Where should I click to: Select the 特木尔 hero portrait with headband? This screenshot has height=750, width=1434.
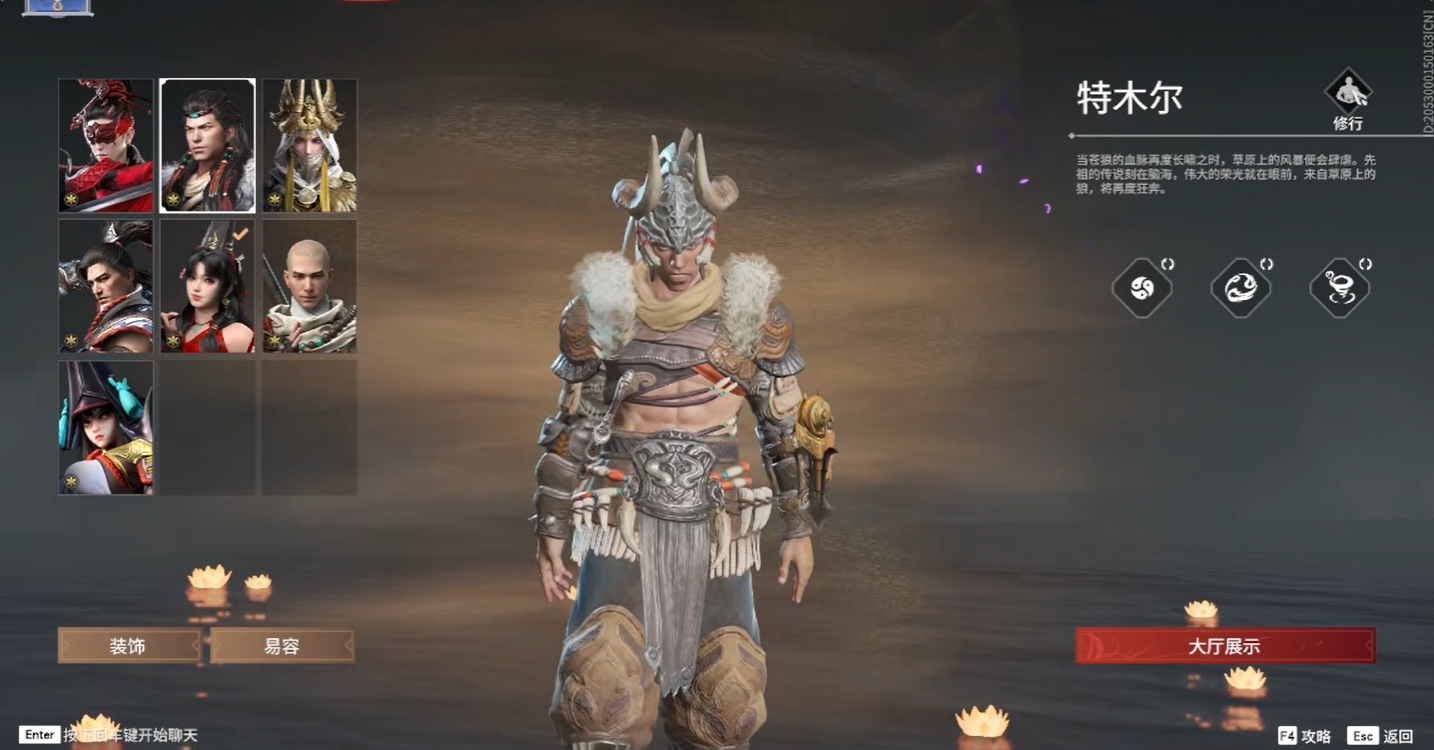pyautogui.click(x=208, y=146)
